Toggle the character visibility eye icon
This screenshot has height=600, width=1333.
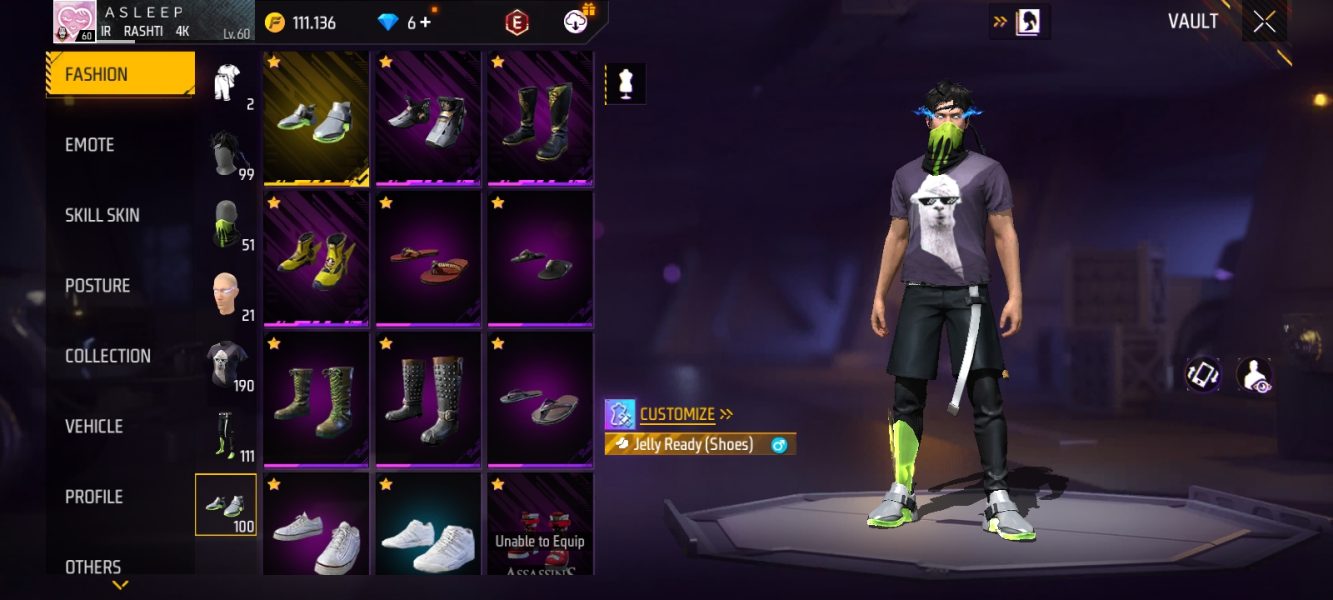click(1253, 375)
